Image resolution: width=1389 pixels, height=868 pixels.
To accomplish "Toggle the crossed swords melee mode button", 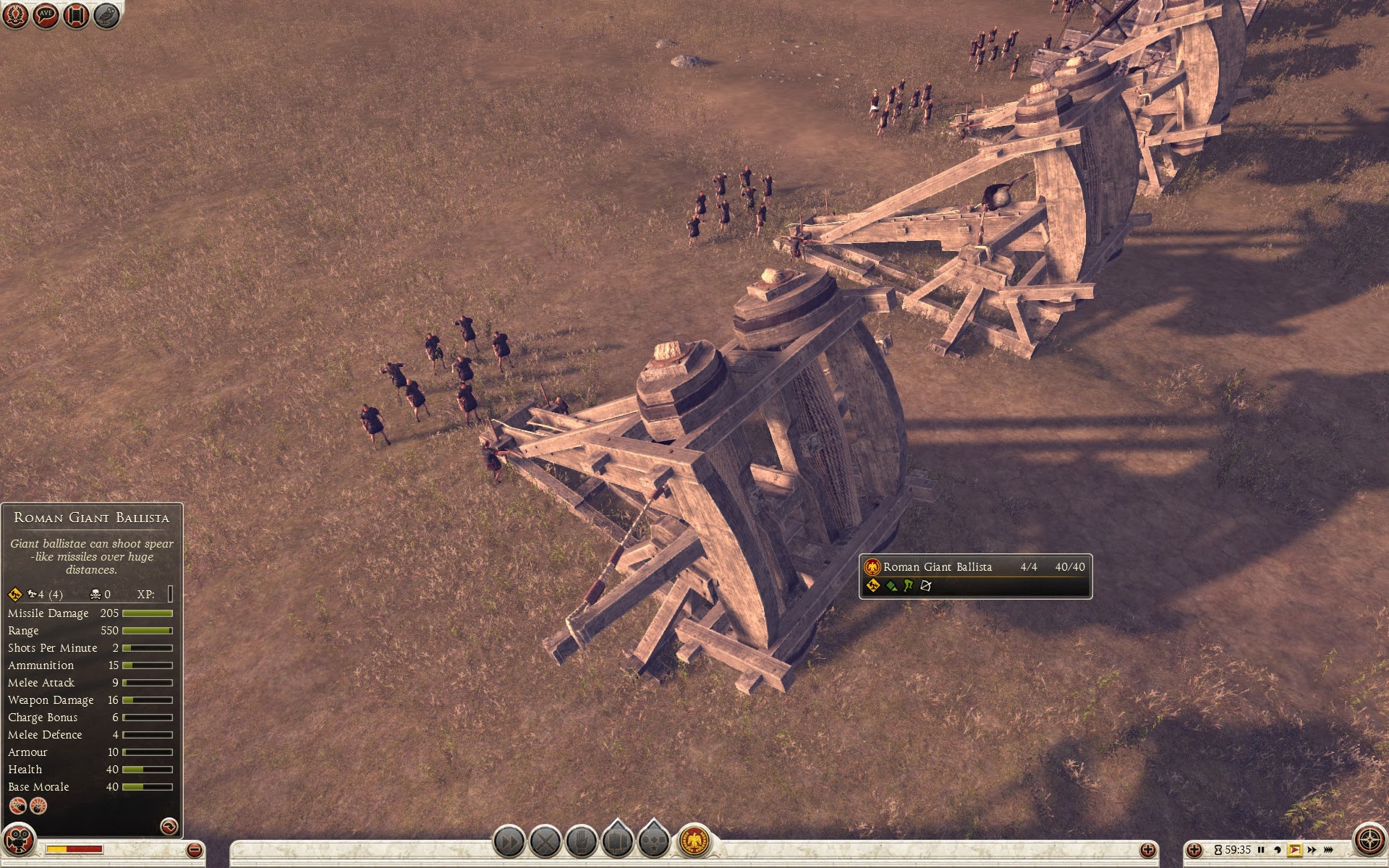I will coord(545,842).
